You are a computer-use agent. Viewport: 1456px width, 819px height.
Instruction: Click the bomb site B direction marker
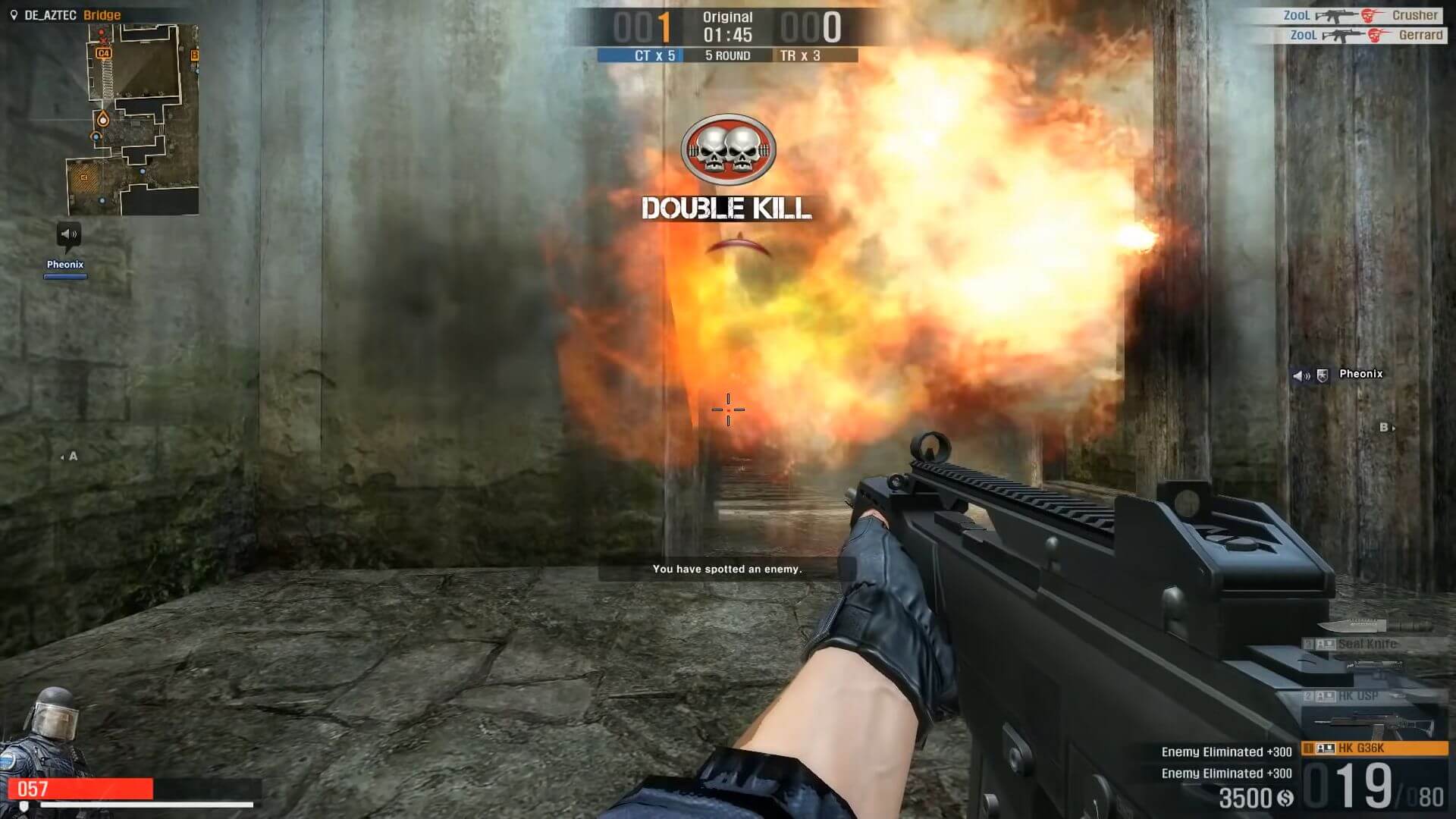coord(1386,428)
